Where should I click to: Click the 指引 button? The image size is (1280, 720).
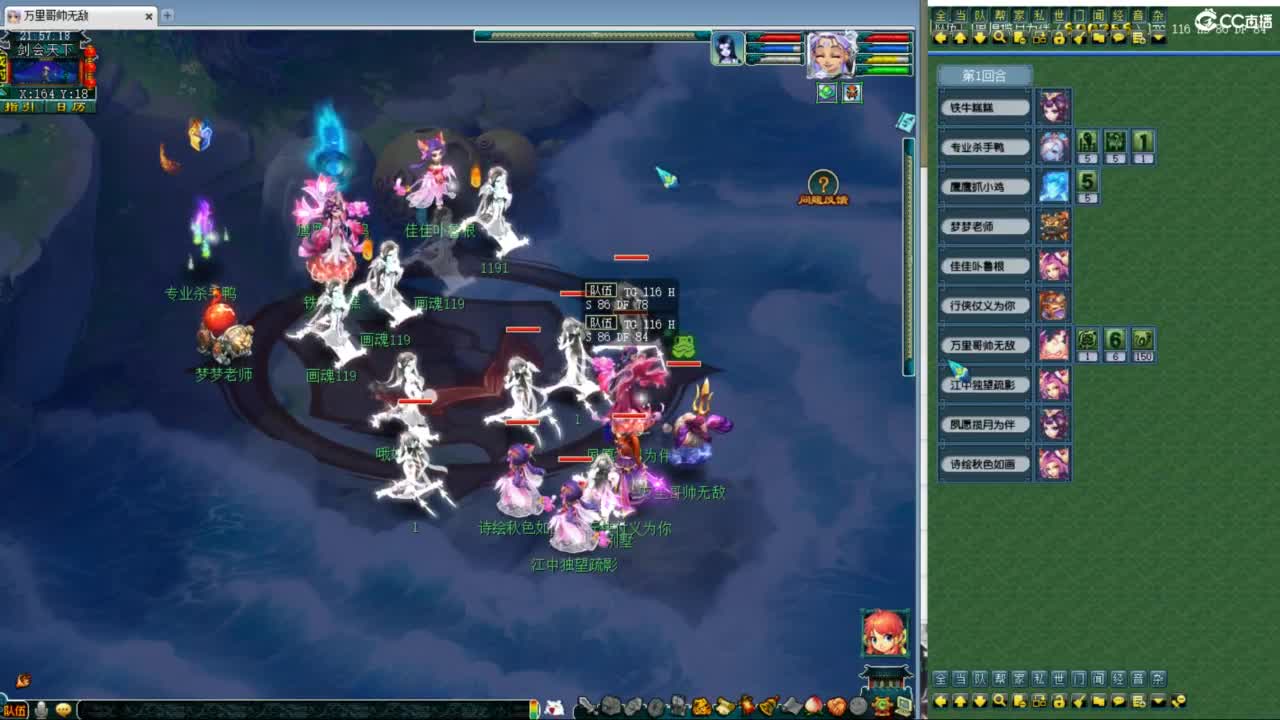pos(20,106)
